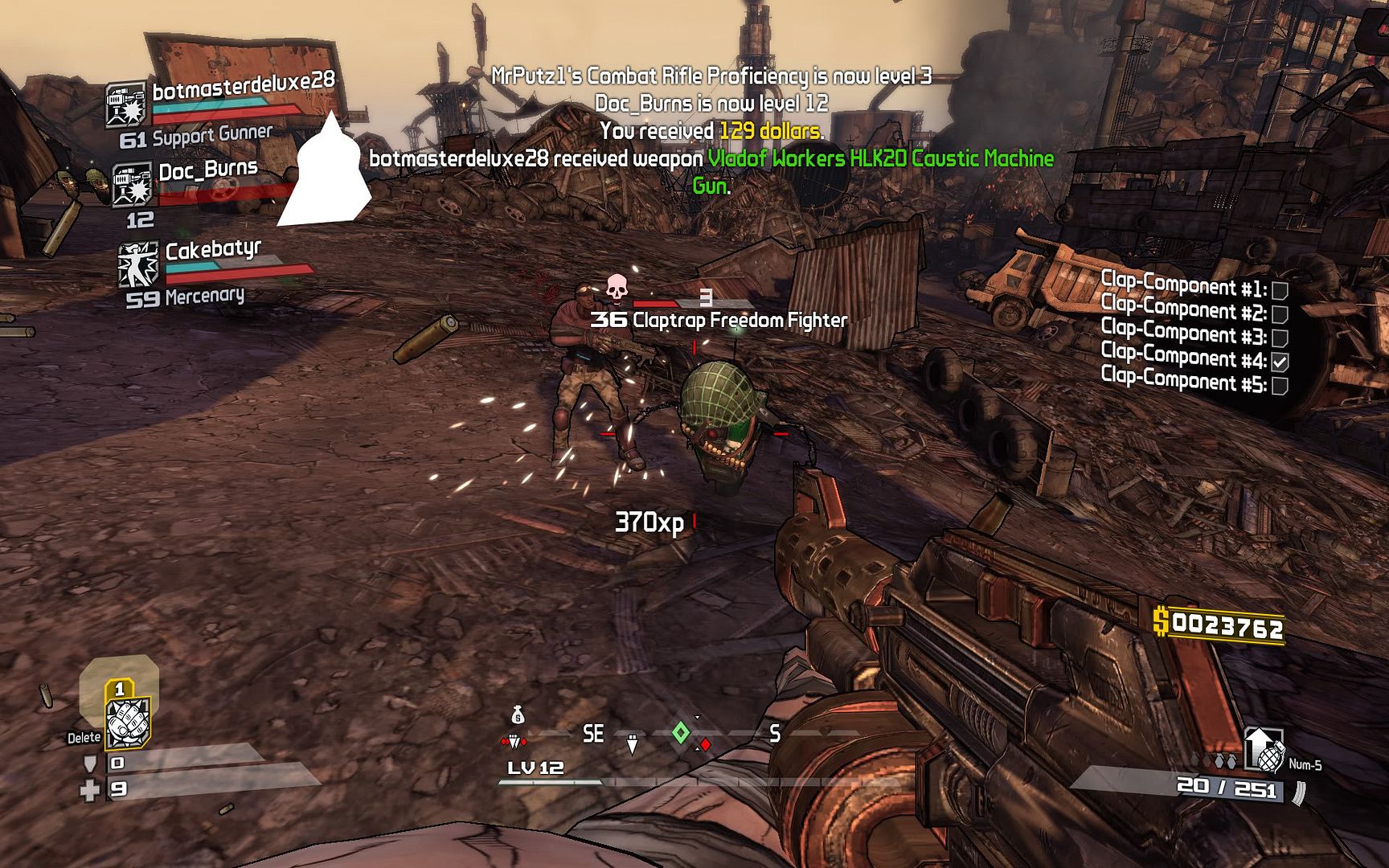This screenshot has height=868, width=1389.
Task: Tick the Clap-Component #1 checkbox
Action: (x=1280, y=290)
